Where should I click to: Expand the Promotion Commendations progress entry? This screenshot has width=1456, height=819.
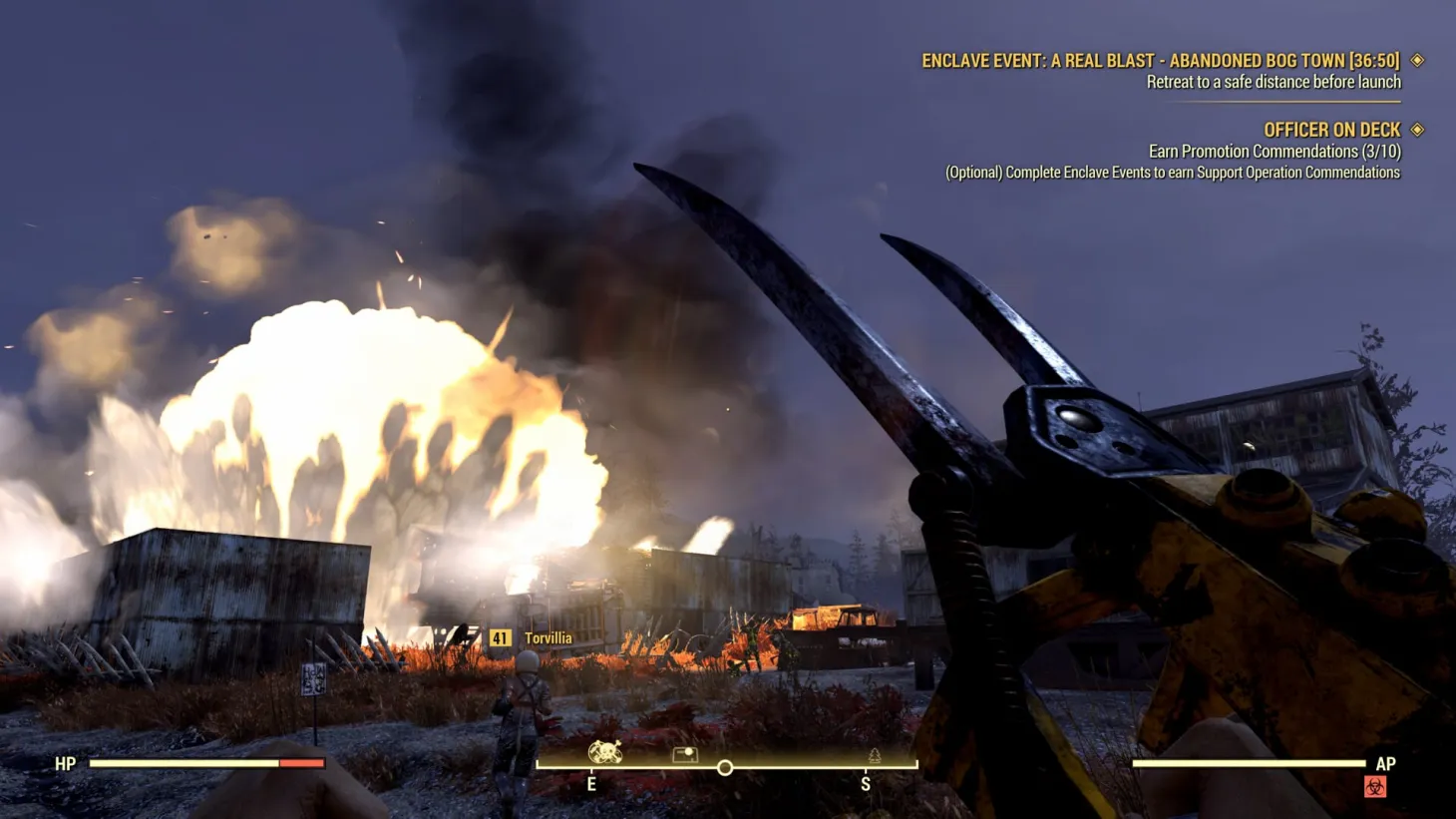point(1274,151)
